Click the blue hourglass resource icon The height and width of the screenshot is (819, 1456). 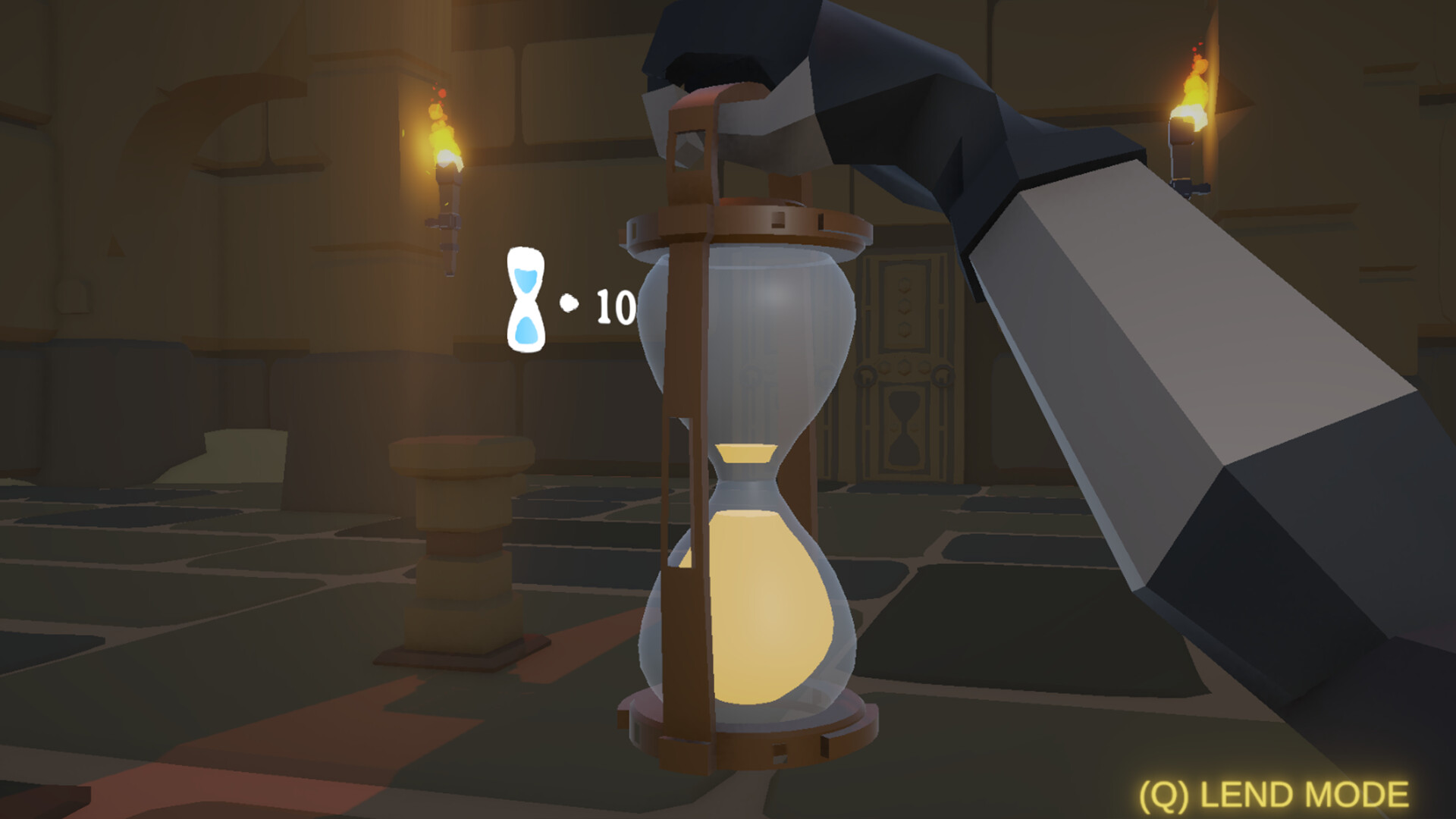pos(527,297)
